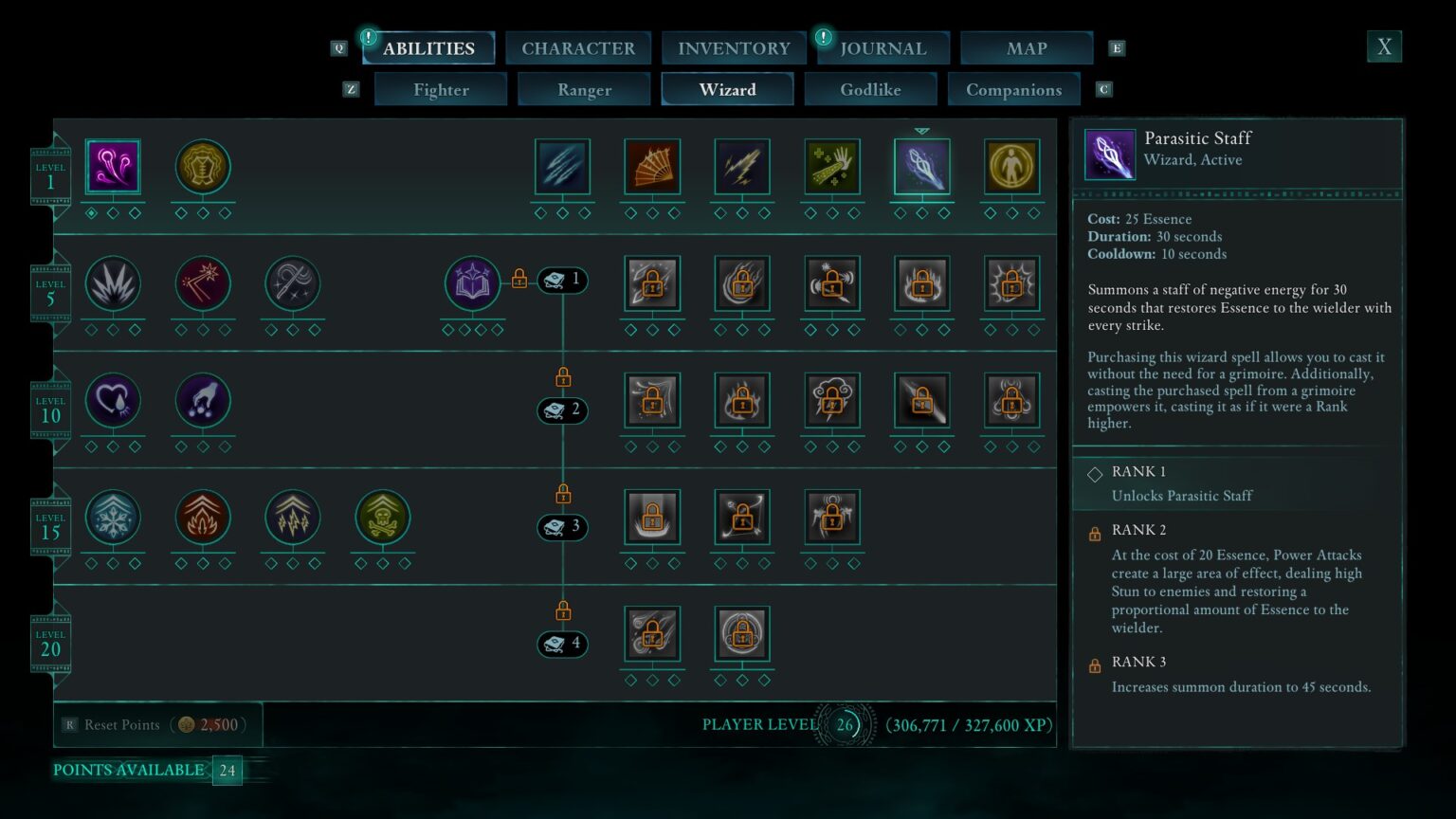Expand the locked grimoire tier 2 node
The image size is (1456, 819).
[x=562, y=410]
